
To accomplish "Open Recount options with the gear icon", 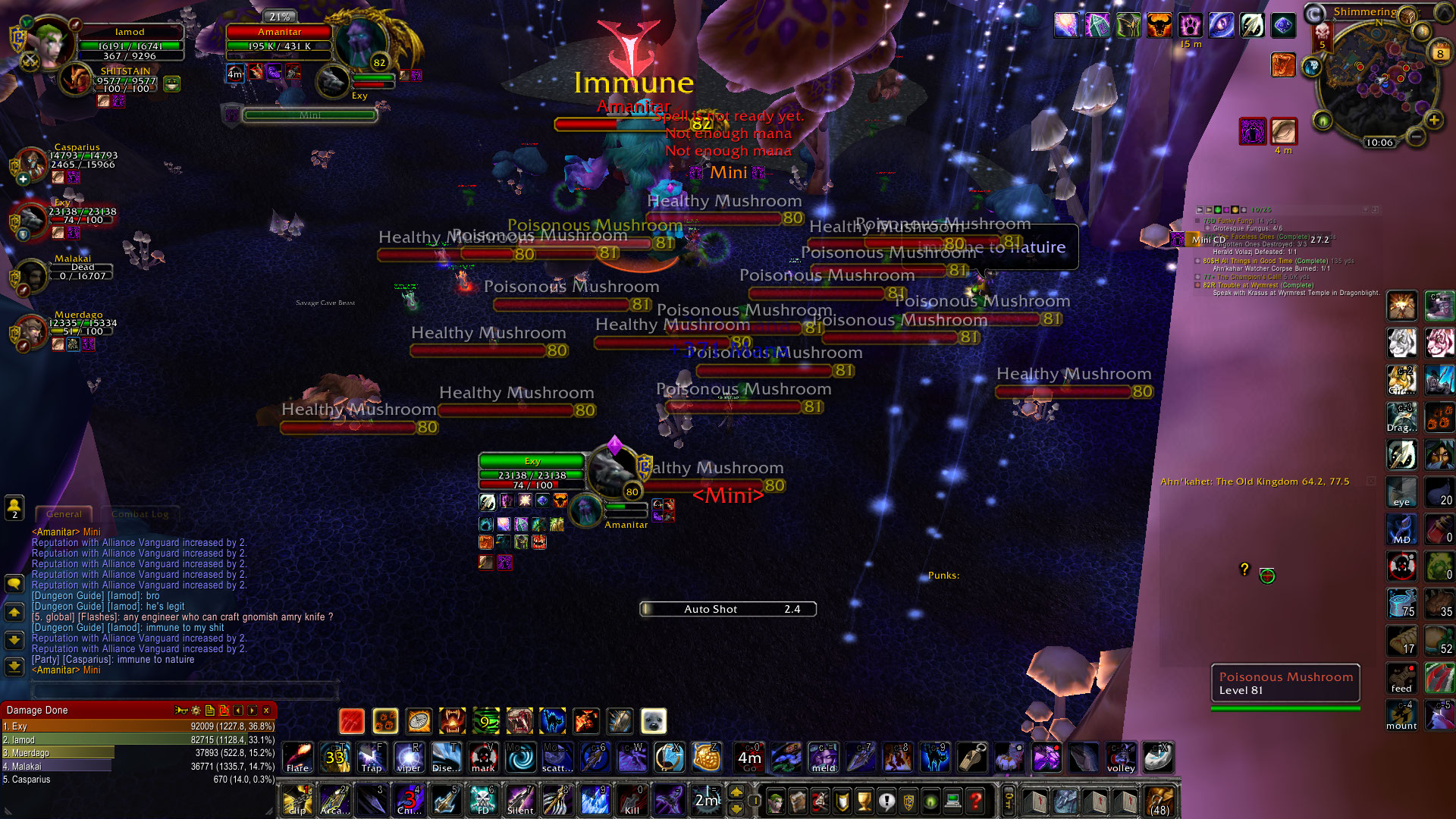I will pos(194,711).
